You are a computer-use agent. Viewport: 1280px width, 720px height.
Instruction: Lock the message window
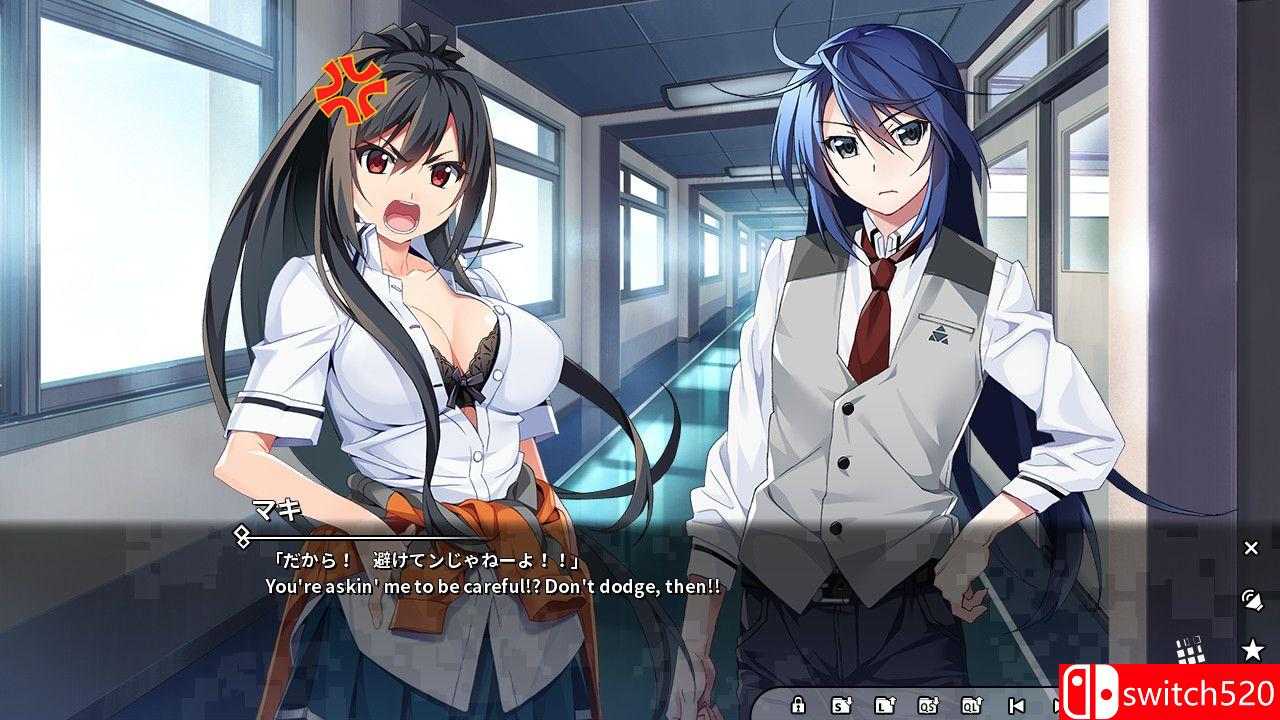pyautogui.click(x=798, y=704)
